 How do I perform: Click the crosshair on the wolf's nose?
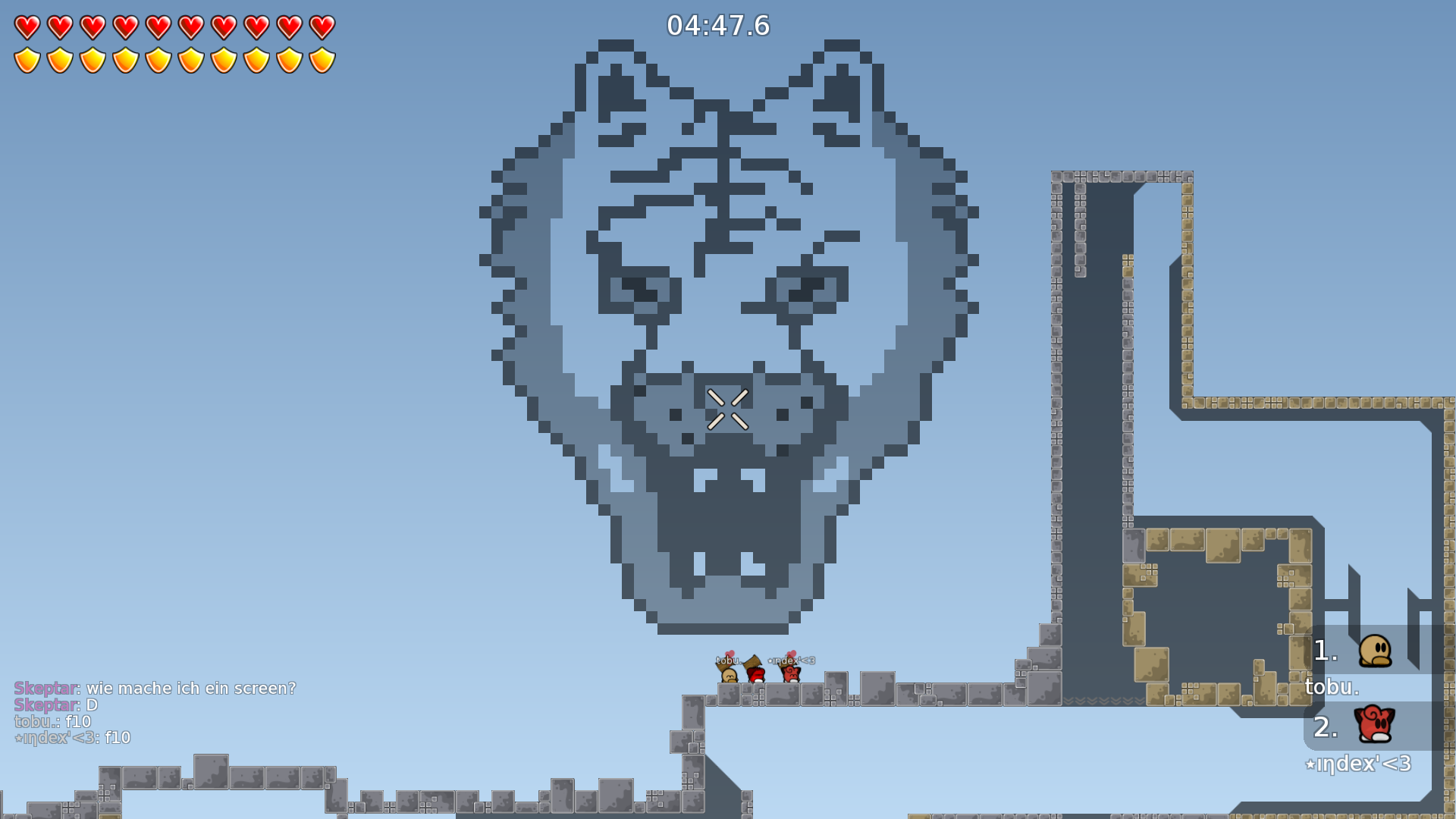[726, 407]
